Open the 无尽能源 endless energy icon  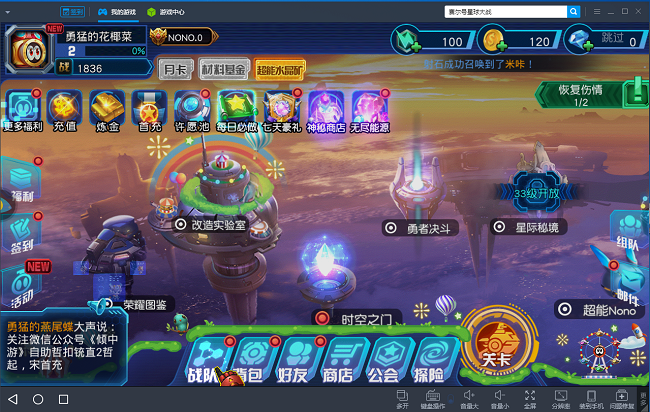[x=370, y=110]
